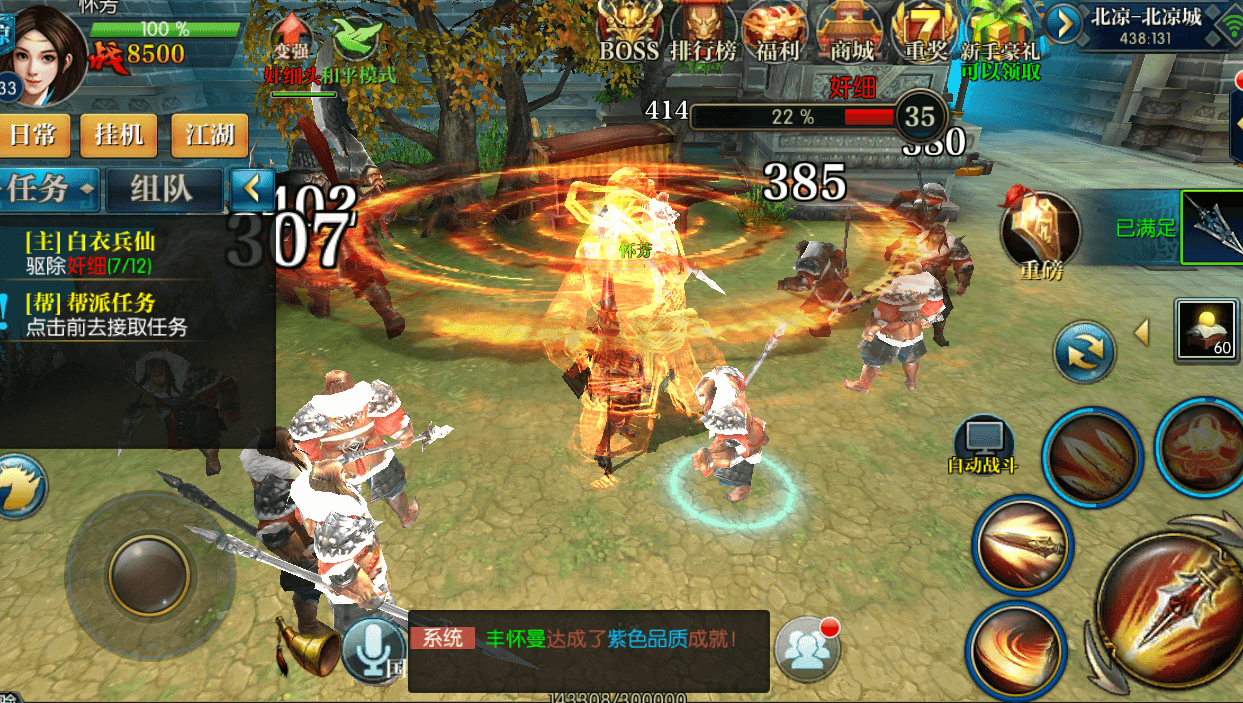Collapse the quest panel with arrow button

(x=253, y=187)
